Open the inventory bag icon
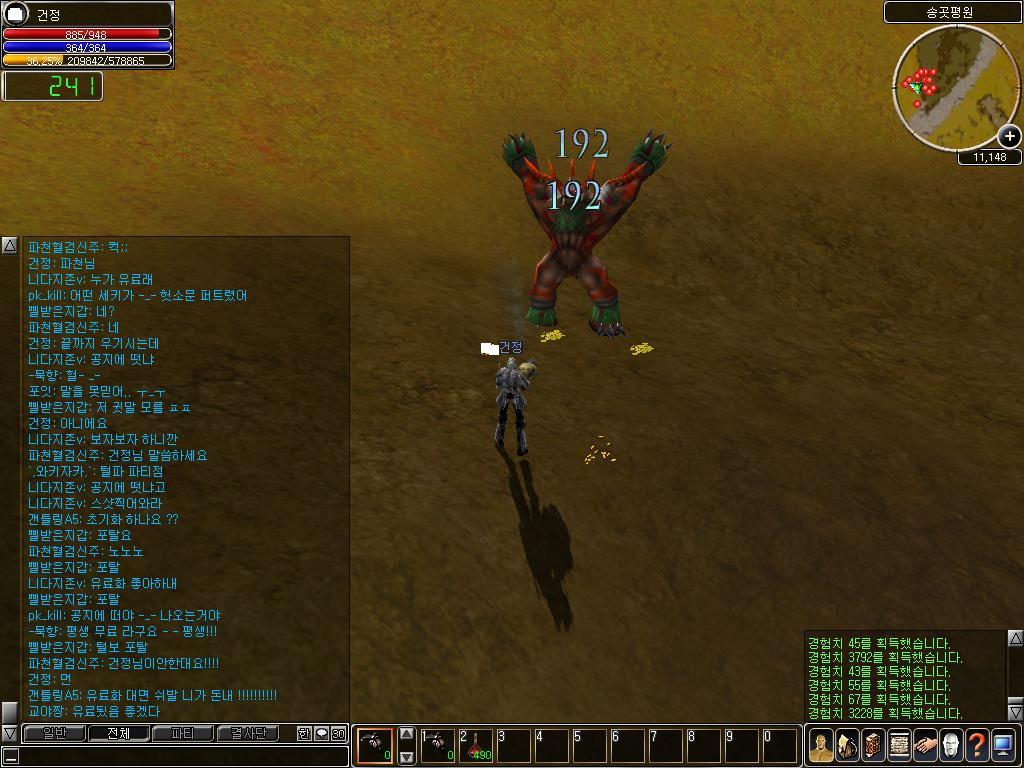This screenshot has height=768, width=1024. (847, 746)
